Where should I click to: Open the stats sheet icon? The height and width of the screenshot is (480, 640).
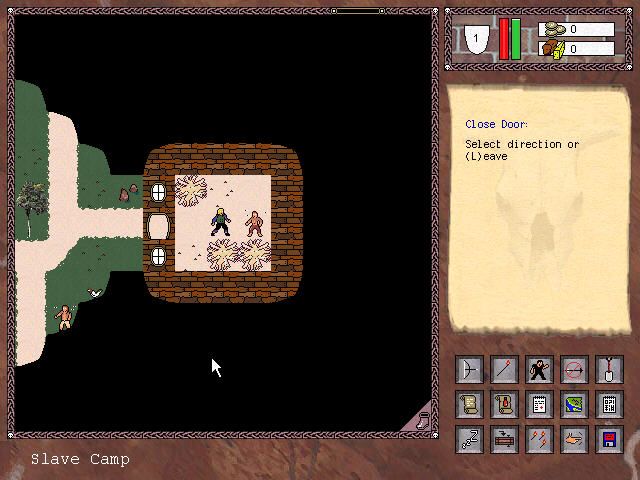[609, 404]
